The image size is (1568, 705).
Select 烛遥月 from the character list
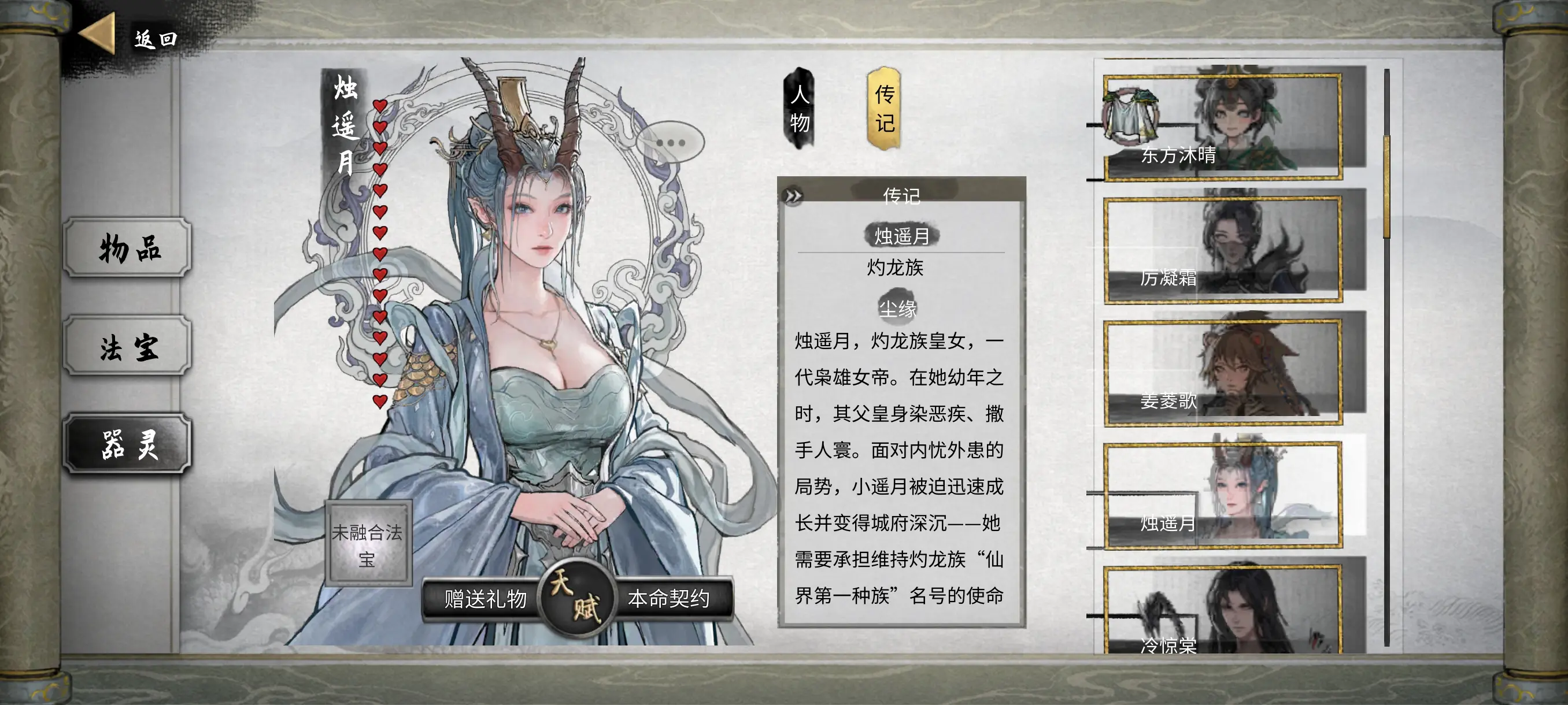click(x=1222, y=495)
